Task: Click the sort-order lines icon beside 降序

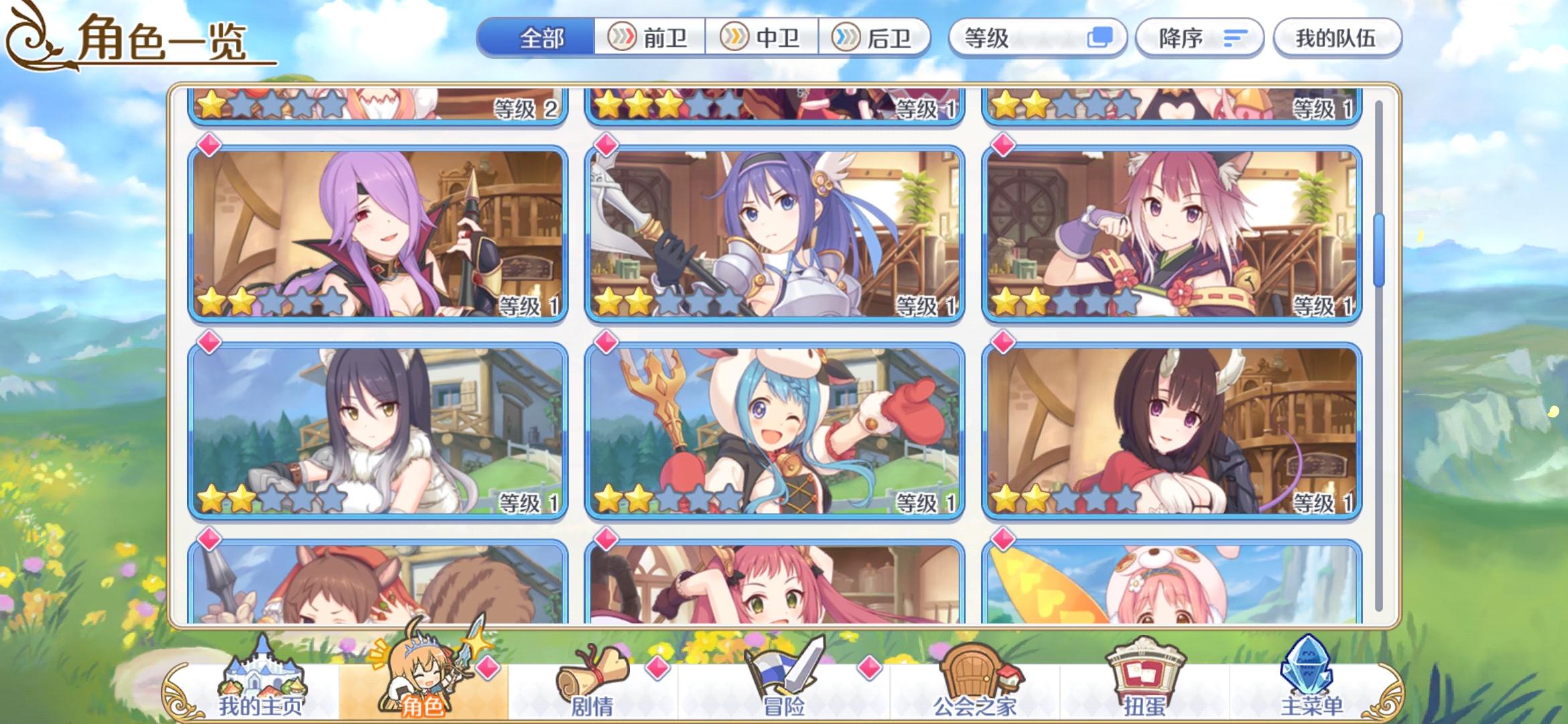Action: (x=1235, y=39)
